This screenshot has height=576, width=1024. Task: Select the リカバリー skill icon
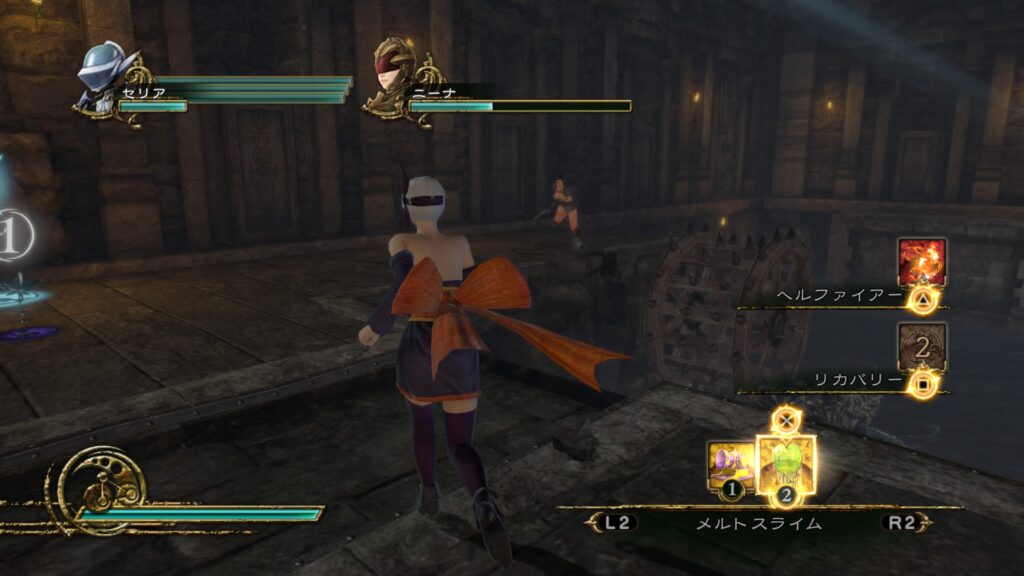tap(921, 346)
